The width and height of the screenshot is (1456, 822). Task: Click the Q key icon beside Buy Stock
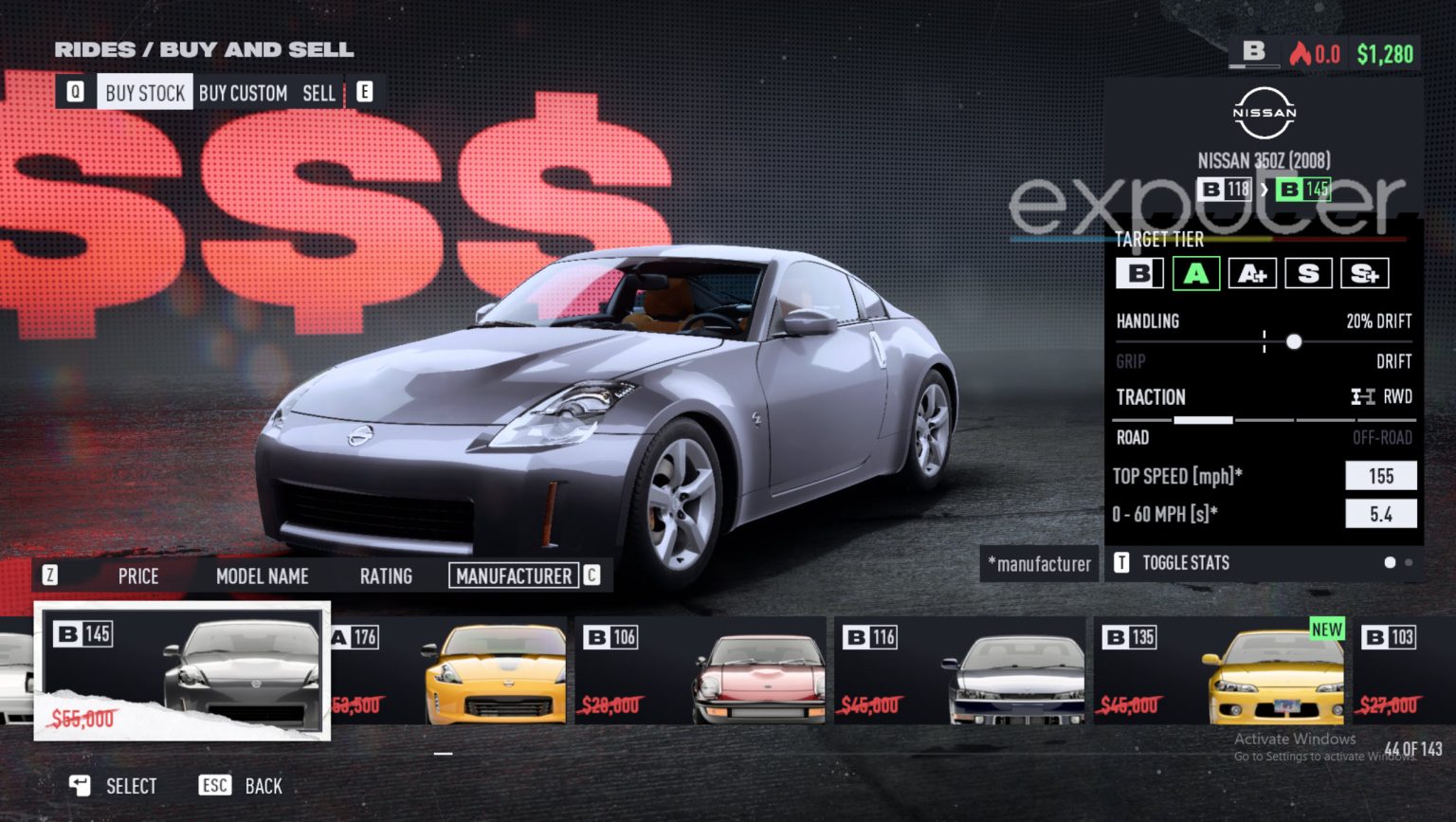click(77, 92)
